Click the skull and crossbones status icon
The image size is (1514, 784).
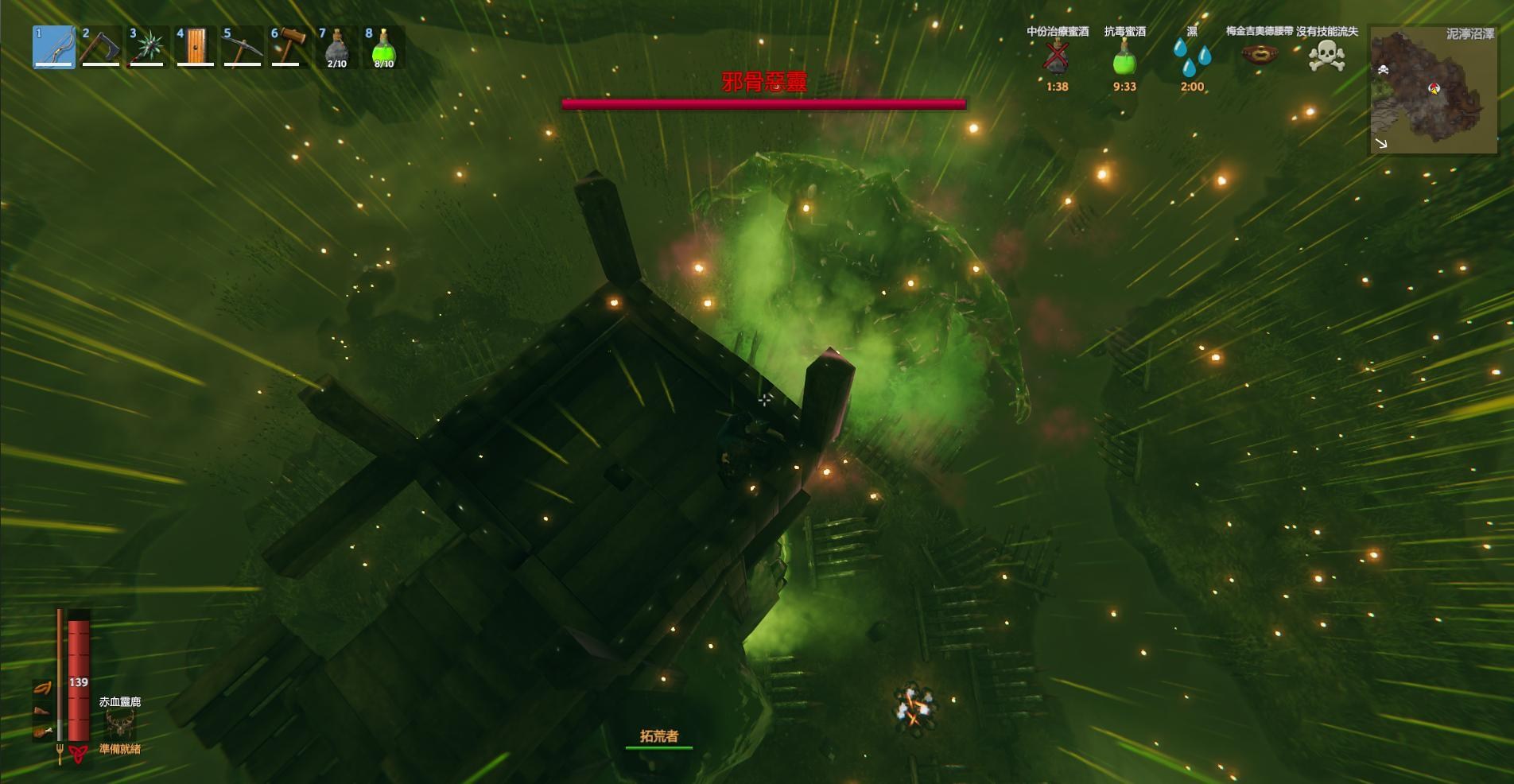[1327, 56]
